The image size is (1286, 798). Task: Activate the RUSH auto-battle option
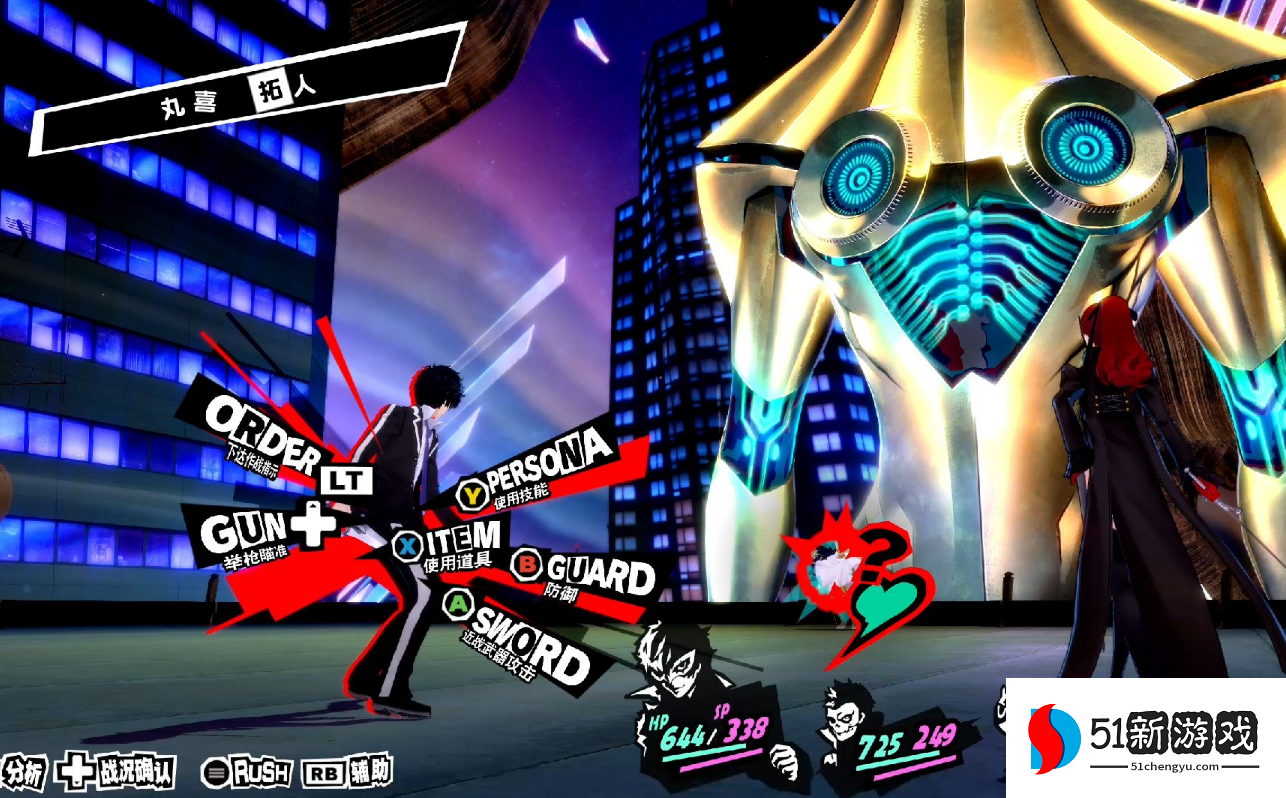pyautogui.click(x=249, y=772)
